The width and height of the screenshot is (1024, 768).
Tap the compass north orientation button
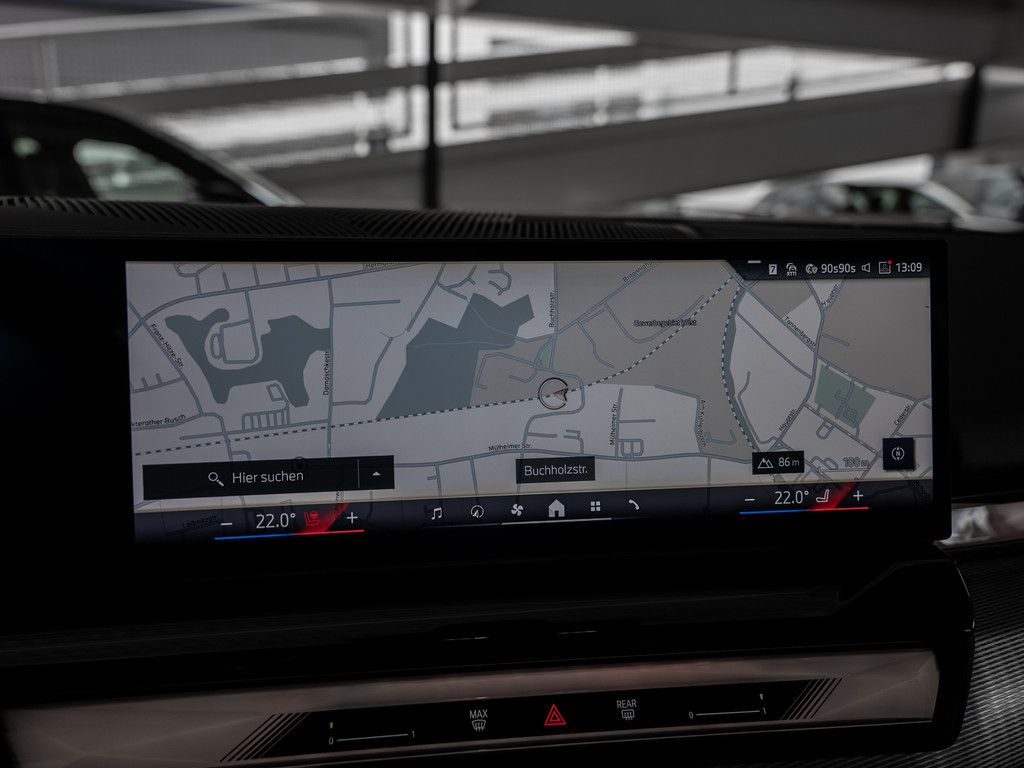897,454
